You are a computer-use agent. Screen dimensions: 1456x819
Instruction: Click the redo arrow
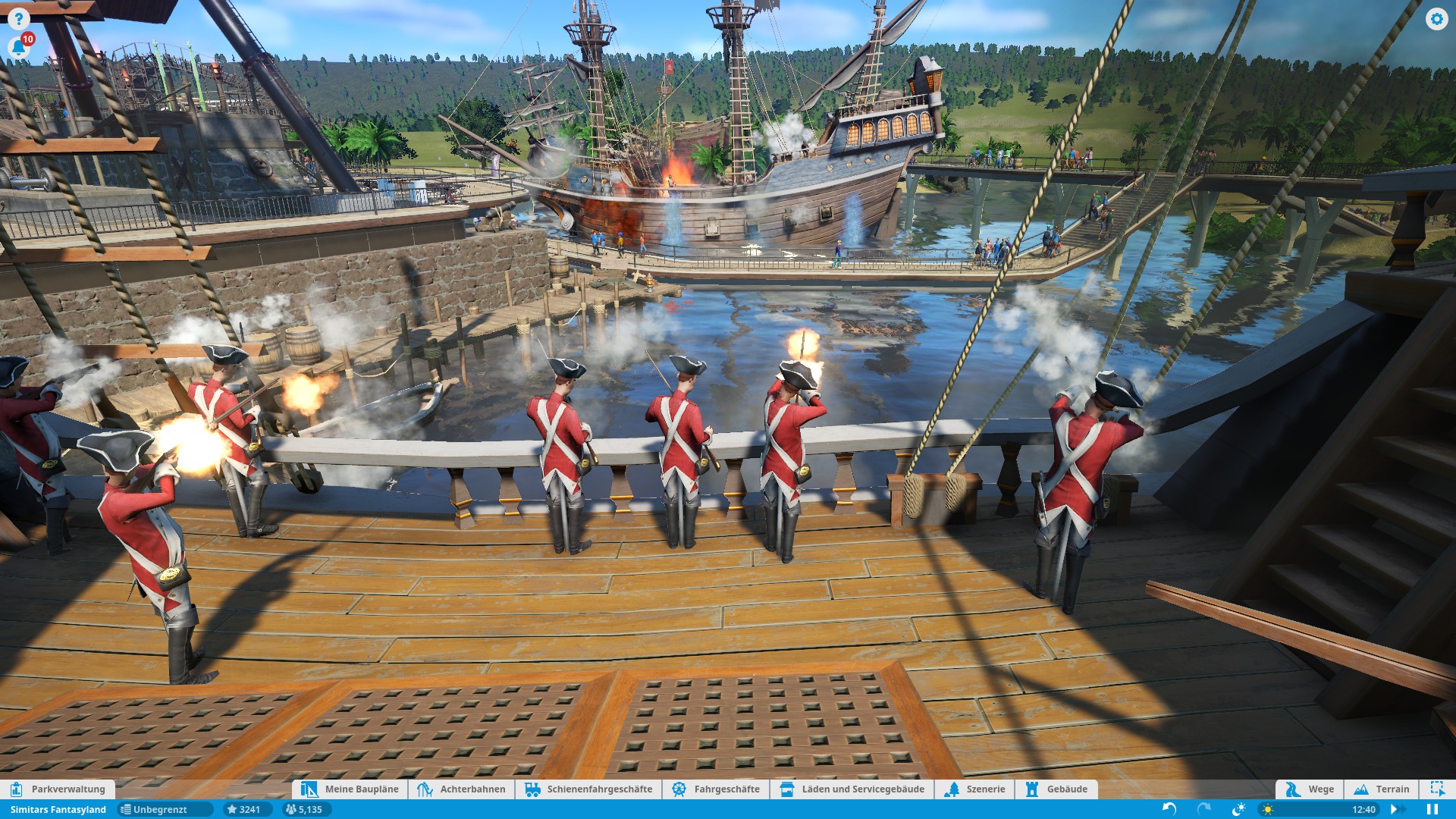pos(1203,810)
